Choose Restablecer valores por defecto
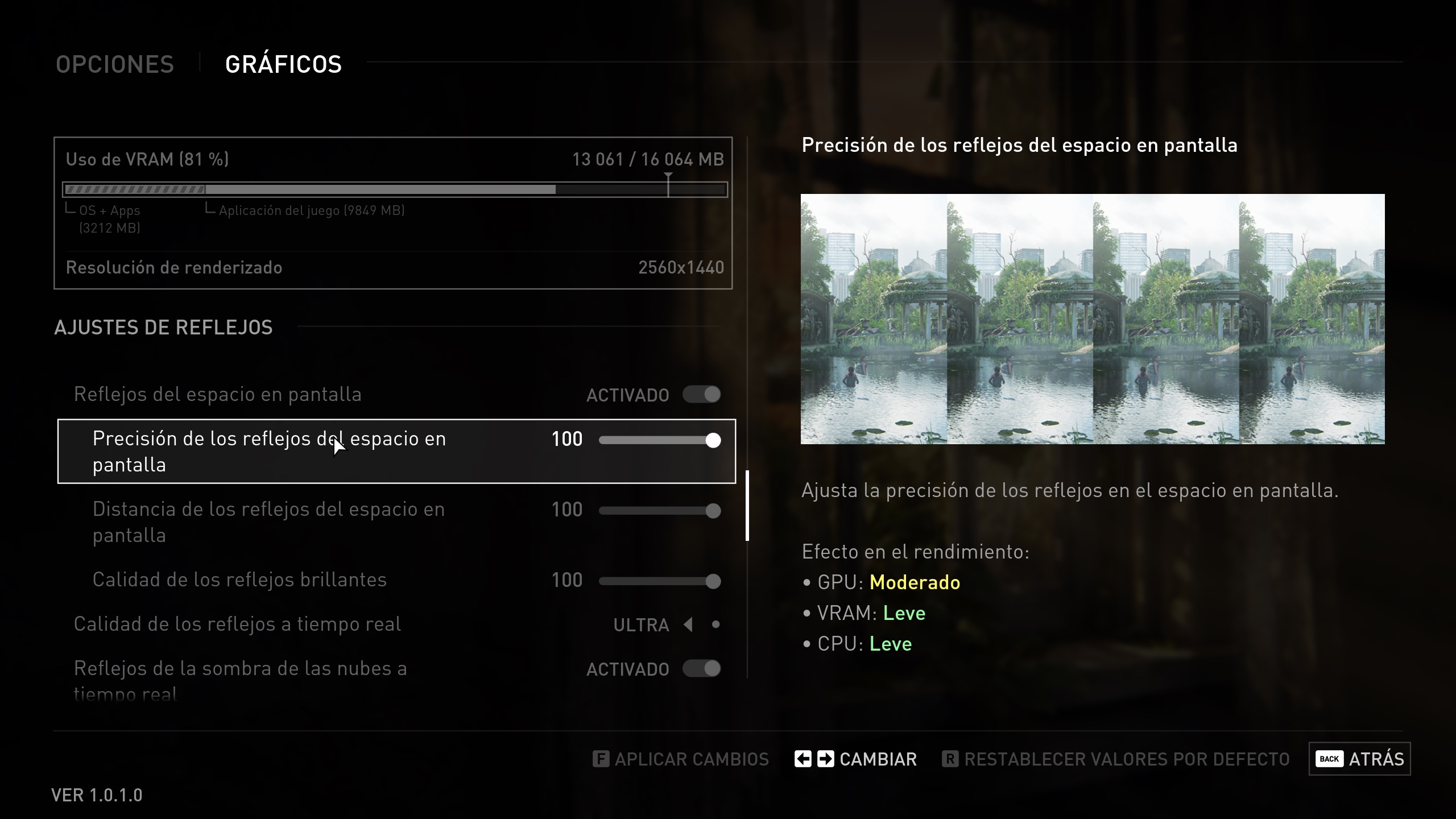 click(1116, 759)
